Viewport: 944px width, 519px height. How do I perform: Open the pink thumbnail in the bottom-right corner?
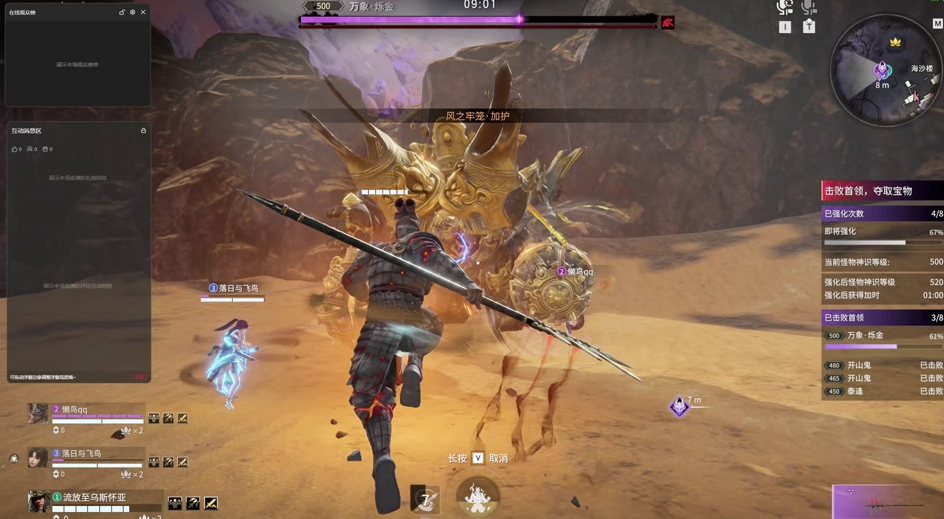tap(887, 502)
